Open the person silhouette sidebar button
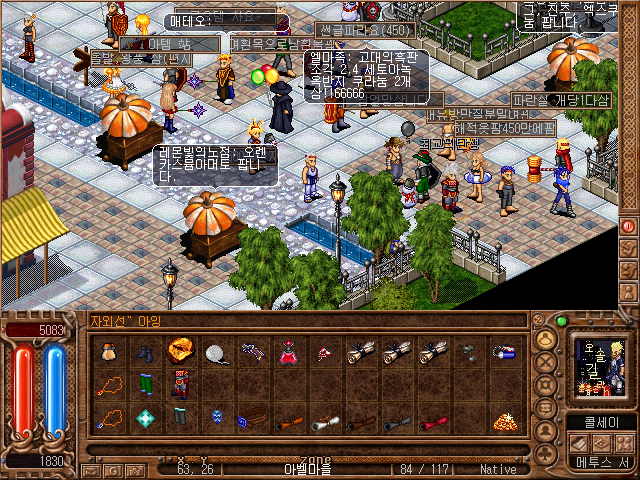 point(547,432)
